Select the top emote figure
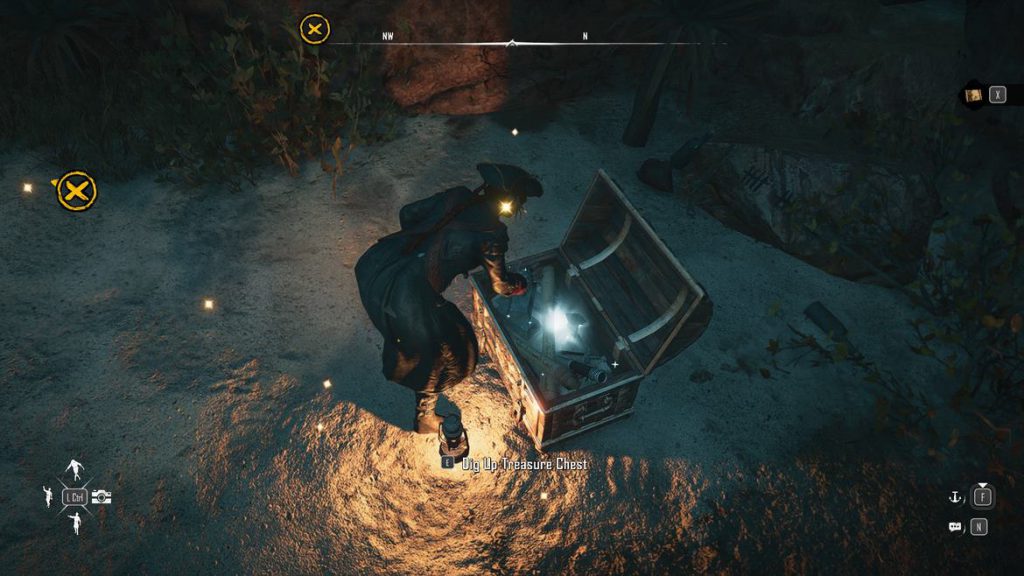The height and width of the screenshot is (576, 1024). (x=75, y=470)
